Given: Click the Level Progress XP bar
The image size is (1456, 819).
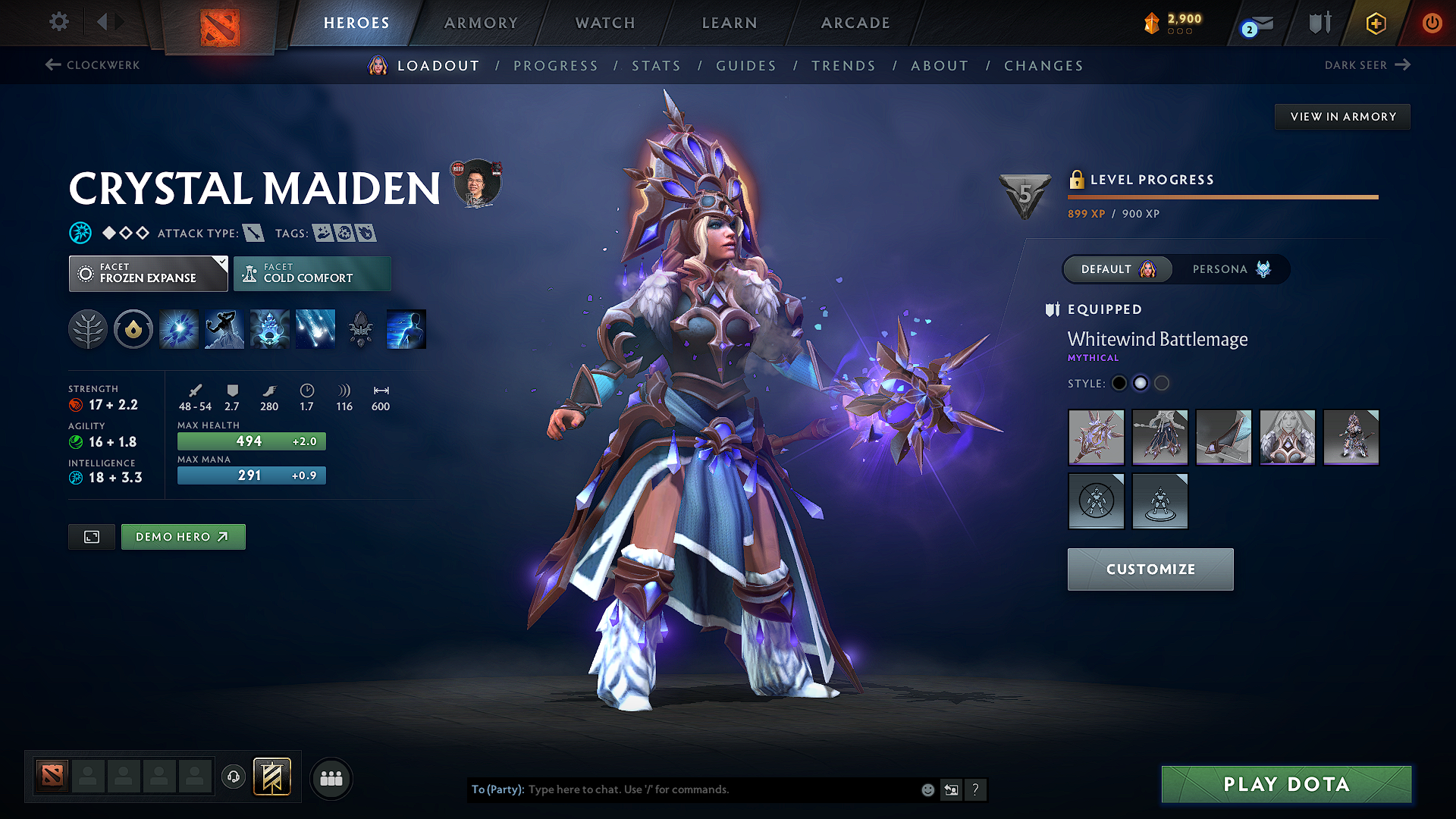Looking at the screenshot, I should [x=1222, y=196].
